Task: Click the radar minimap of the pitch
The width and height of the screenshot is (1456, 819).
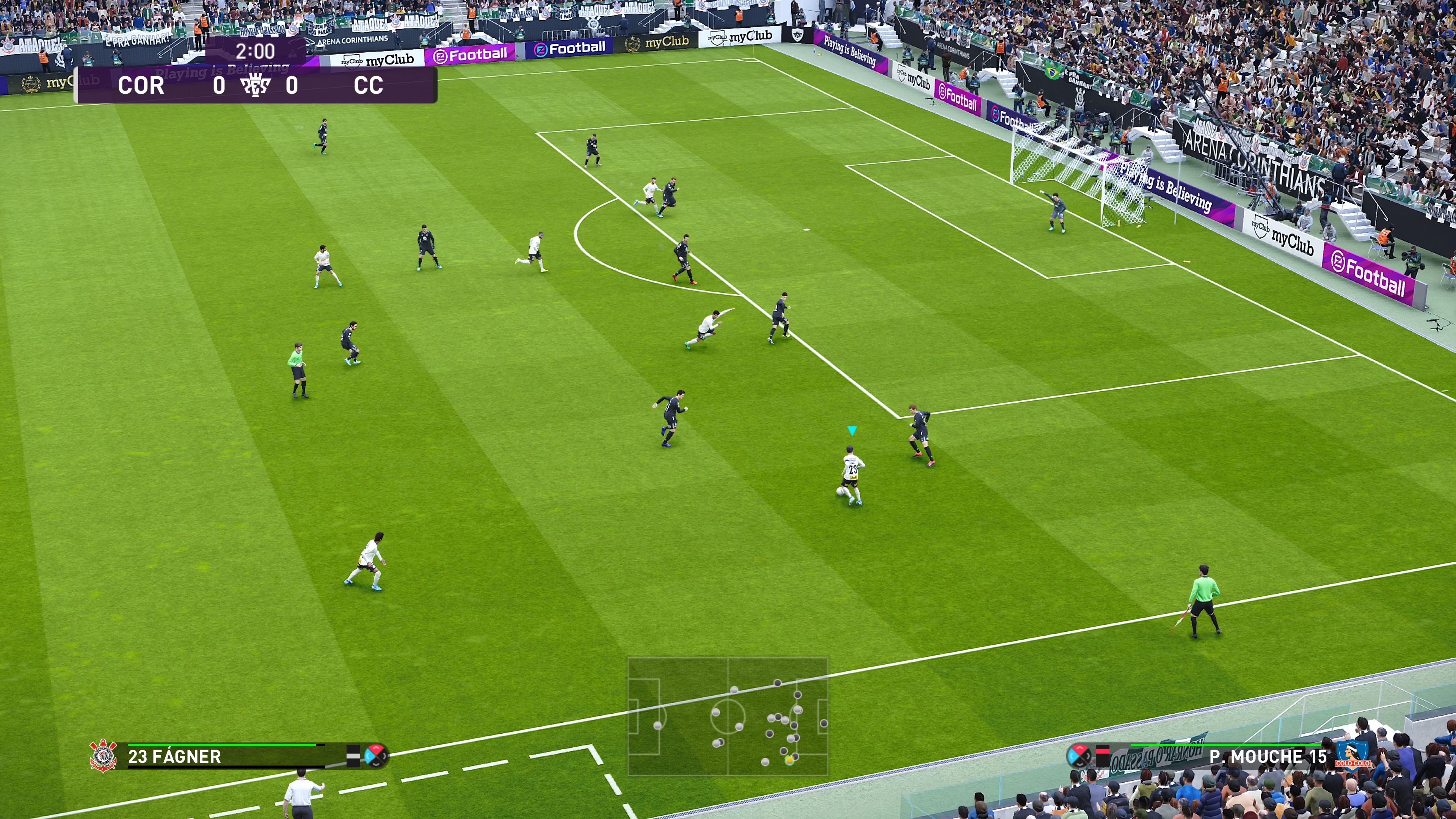Action: point(728,715)
